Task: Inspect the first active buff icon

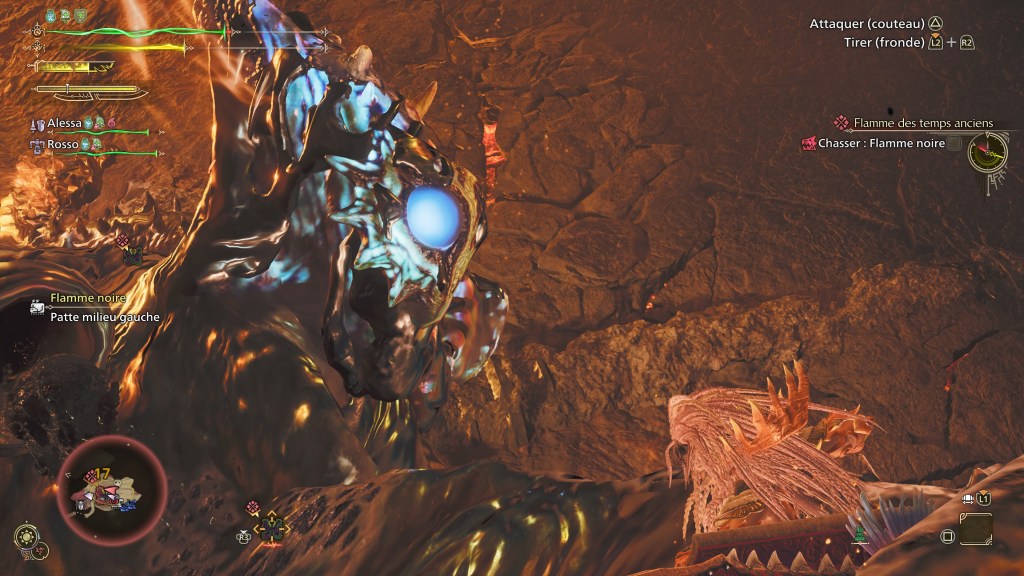Action: (x=52, y=15)
